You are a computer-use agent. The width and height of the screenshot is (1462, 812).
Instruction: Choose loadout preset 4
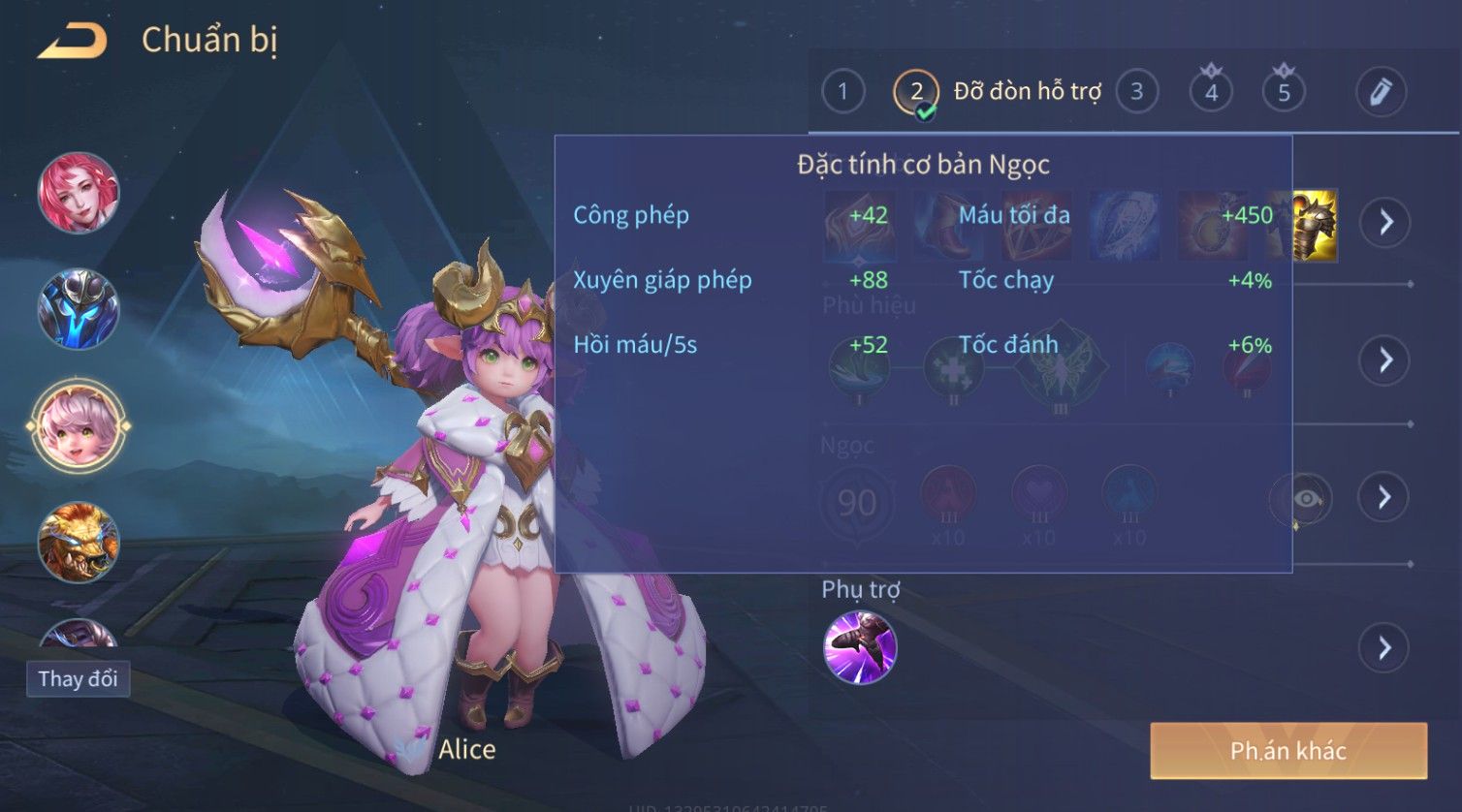tap(1211, 92)
